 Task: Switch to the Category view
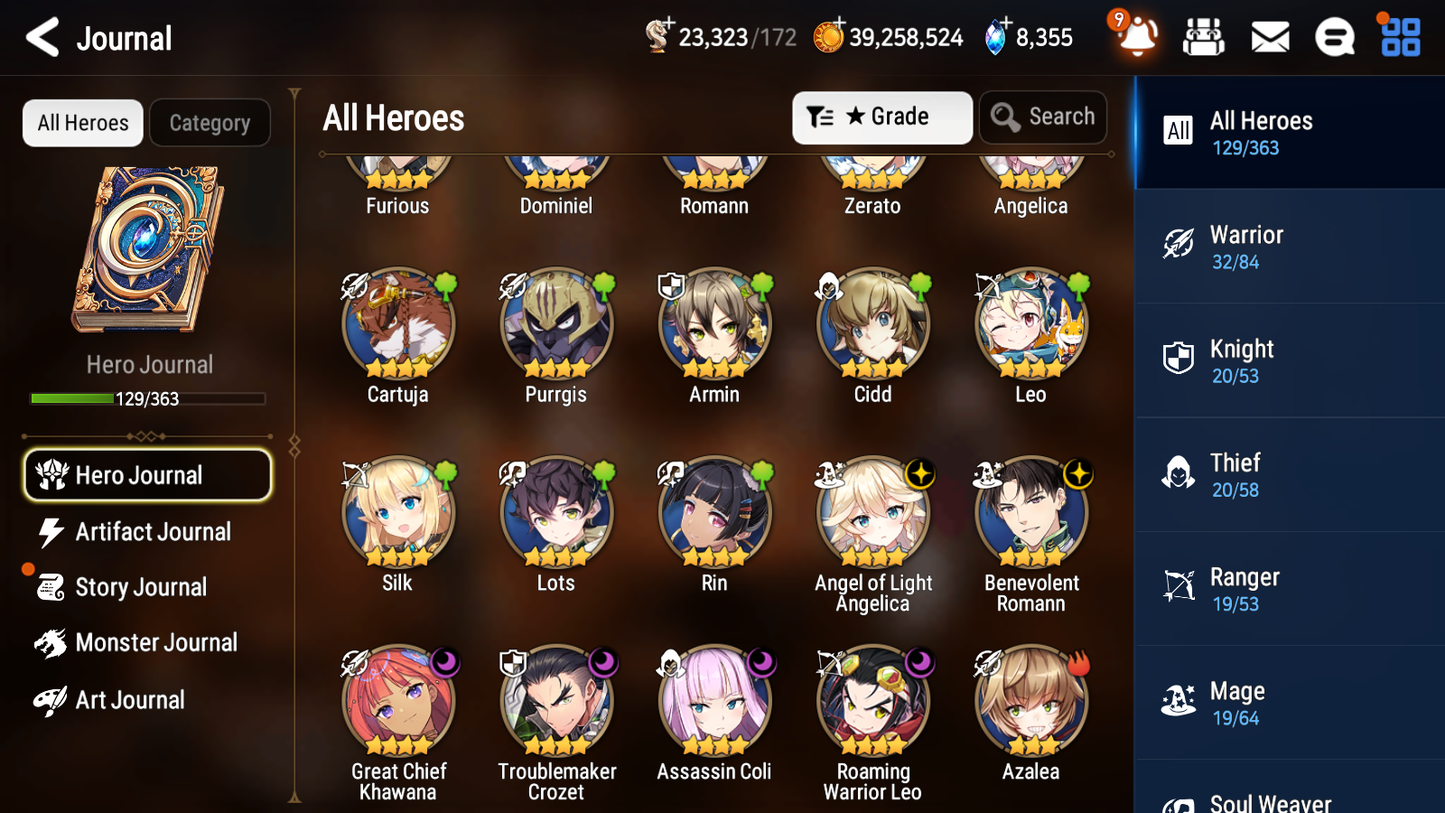(210, 123)
